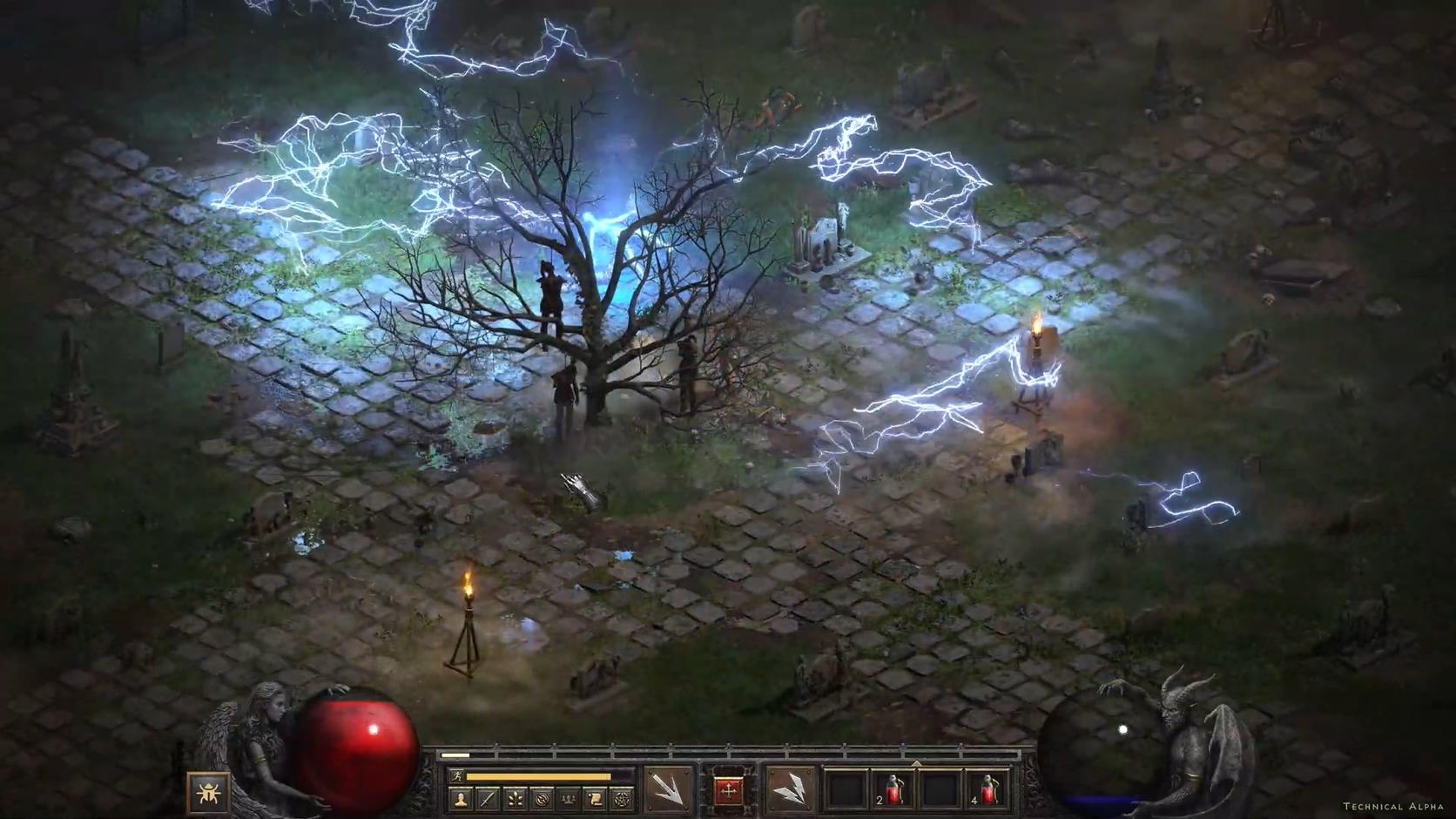
Task: Open the Inventory via the sword icon
Action: tap(488, 800)
